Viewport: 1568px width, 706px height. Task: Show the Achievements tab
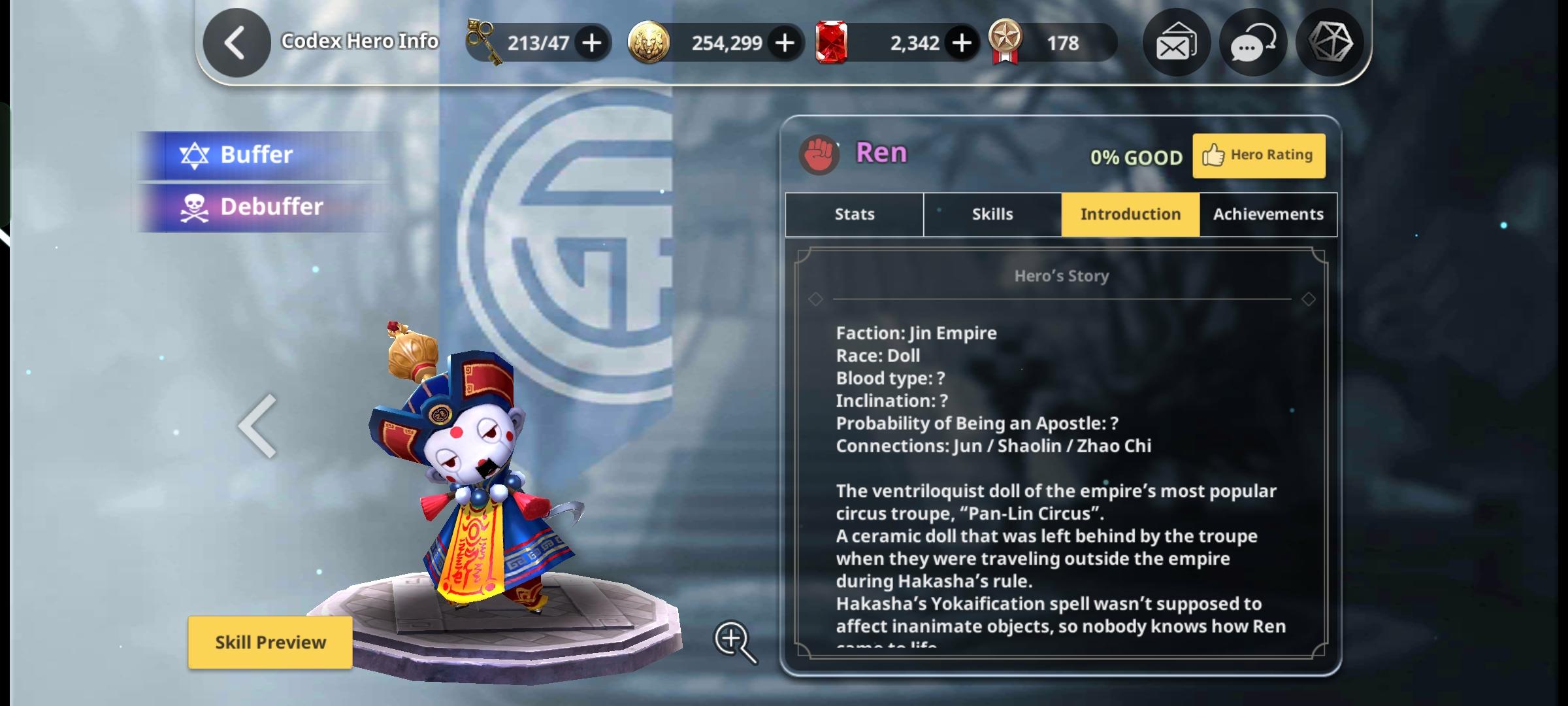pos(1268,214)
